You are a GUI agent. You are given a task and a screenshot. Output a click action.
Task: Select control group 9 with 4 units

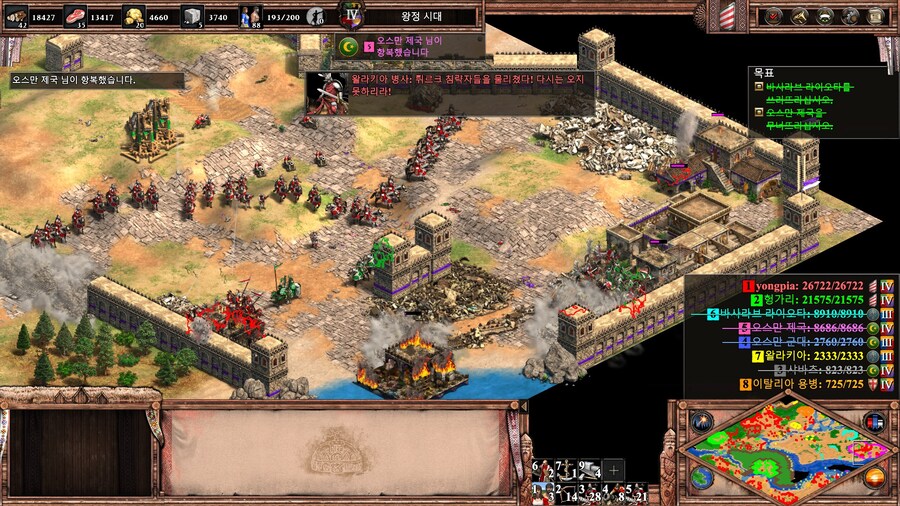[x=591, y=469]
